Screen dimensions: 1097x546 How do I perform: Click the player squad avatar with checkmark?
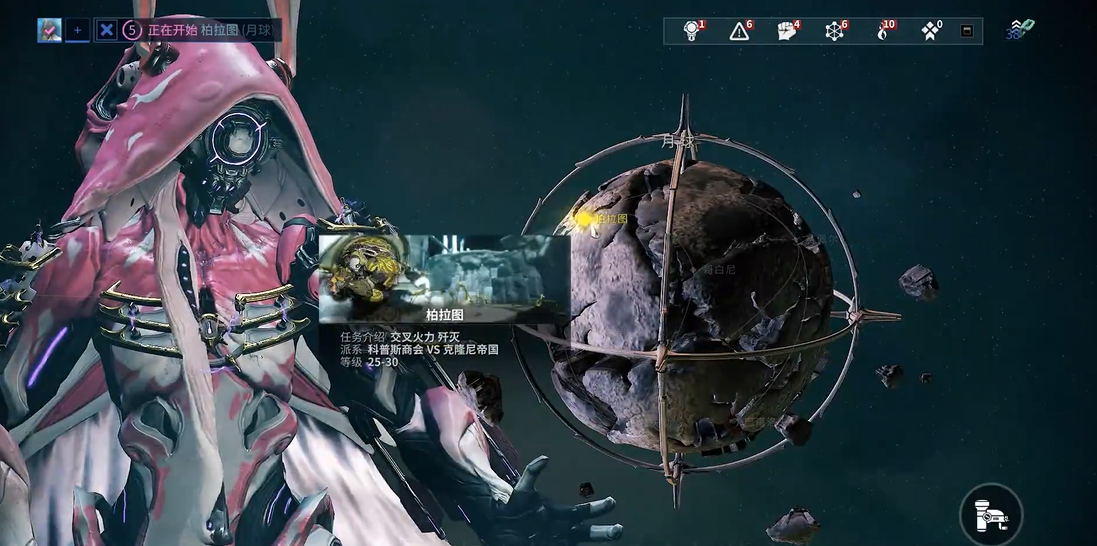point(50,30)
